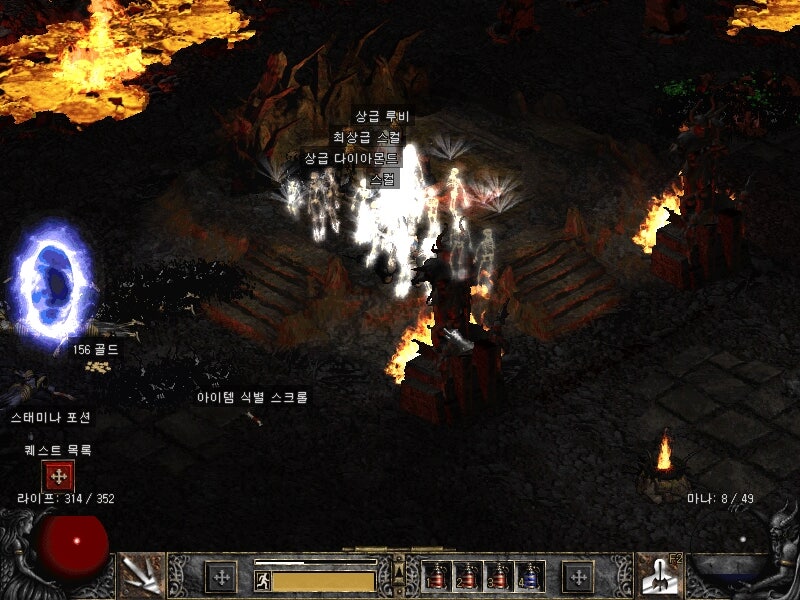This screenshot has width=800, height=600.
Task: Use the red healing potion in belt slot 2
Action: pyautogui.click(x=467, y=577)
